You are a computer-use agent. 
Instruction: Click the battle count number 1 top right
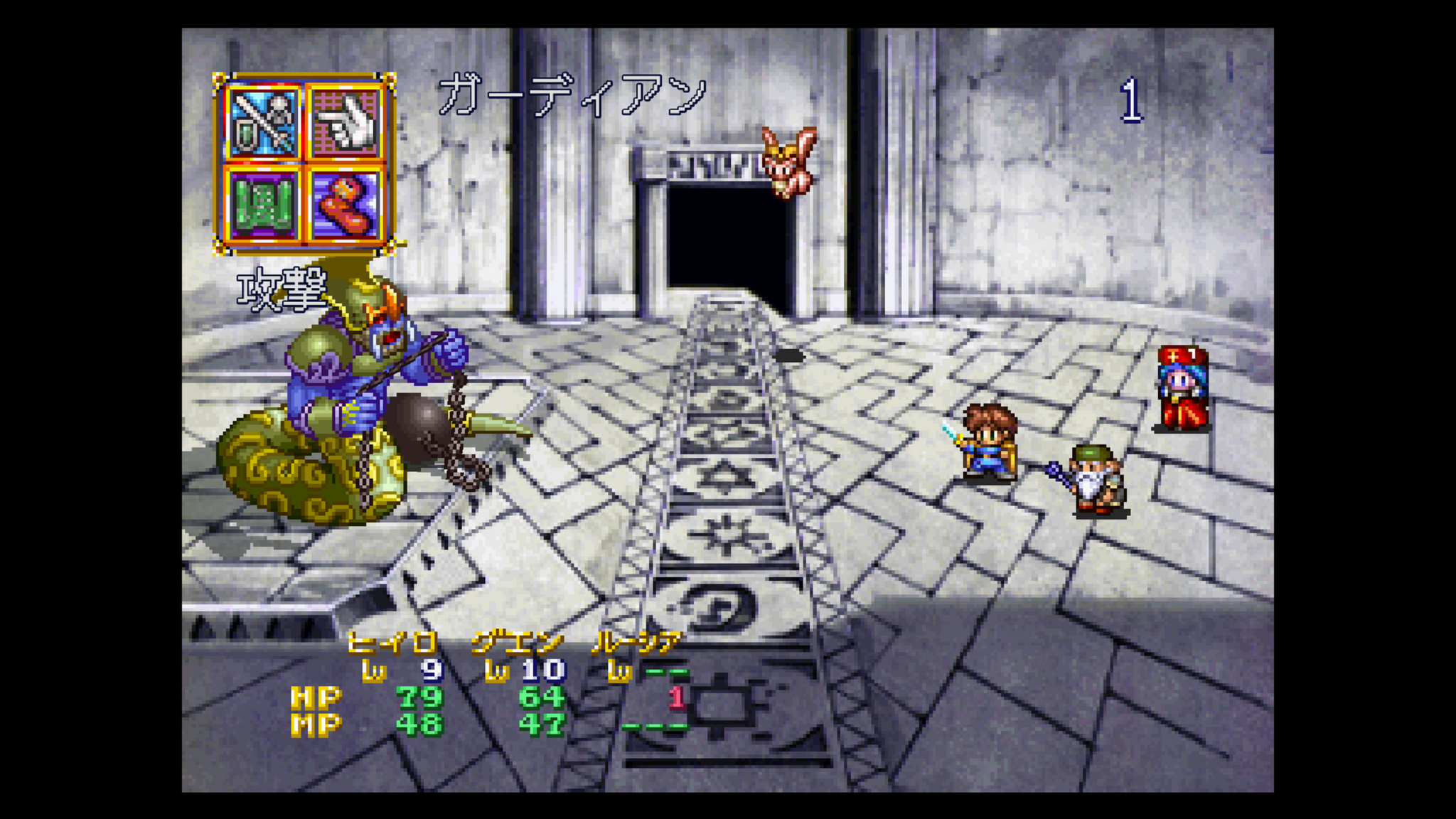tap(1133, 100)
